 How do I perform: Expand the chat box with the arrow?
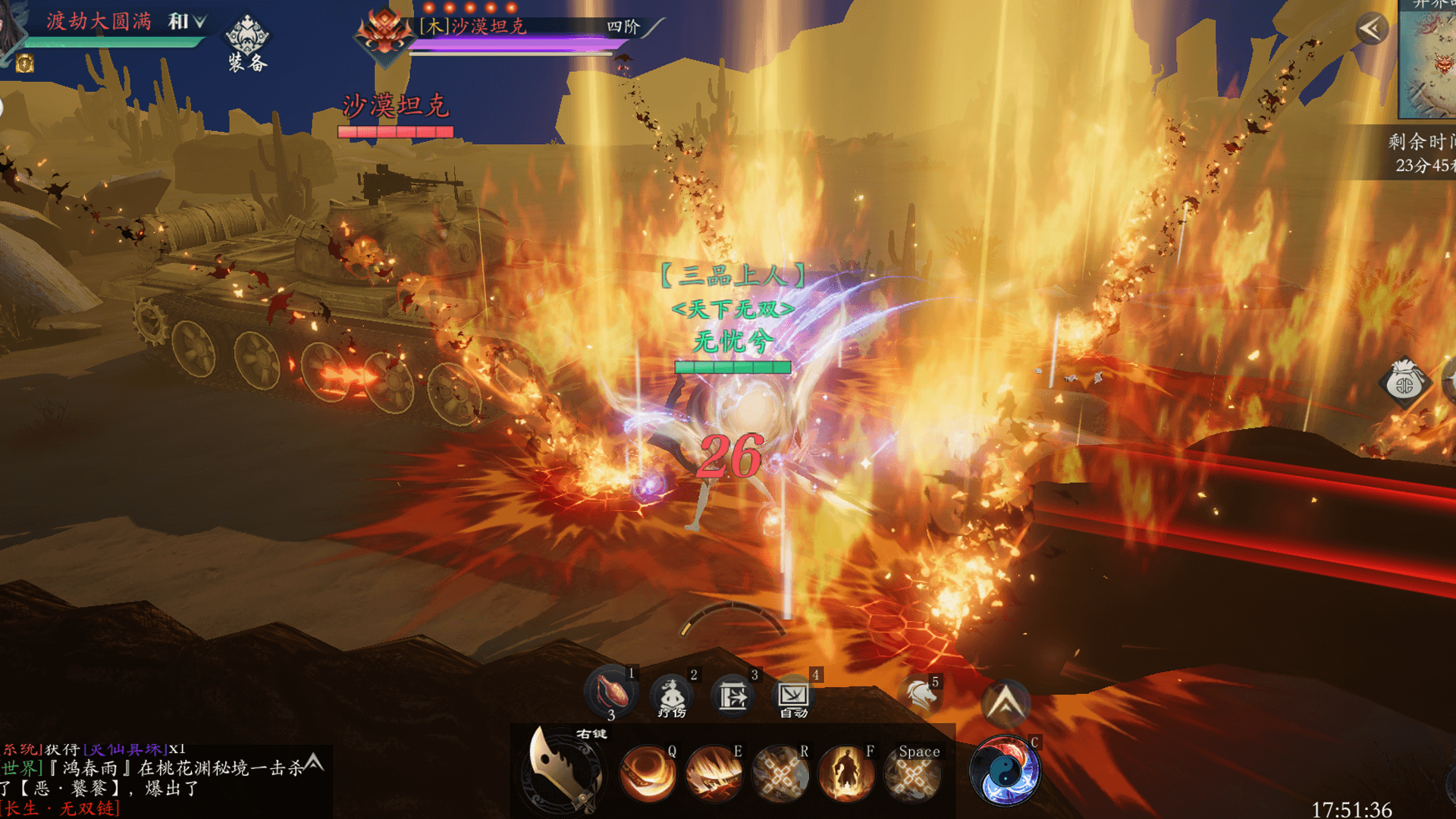[314, 763]
